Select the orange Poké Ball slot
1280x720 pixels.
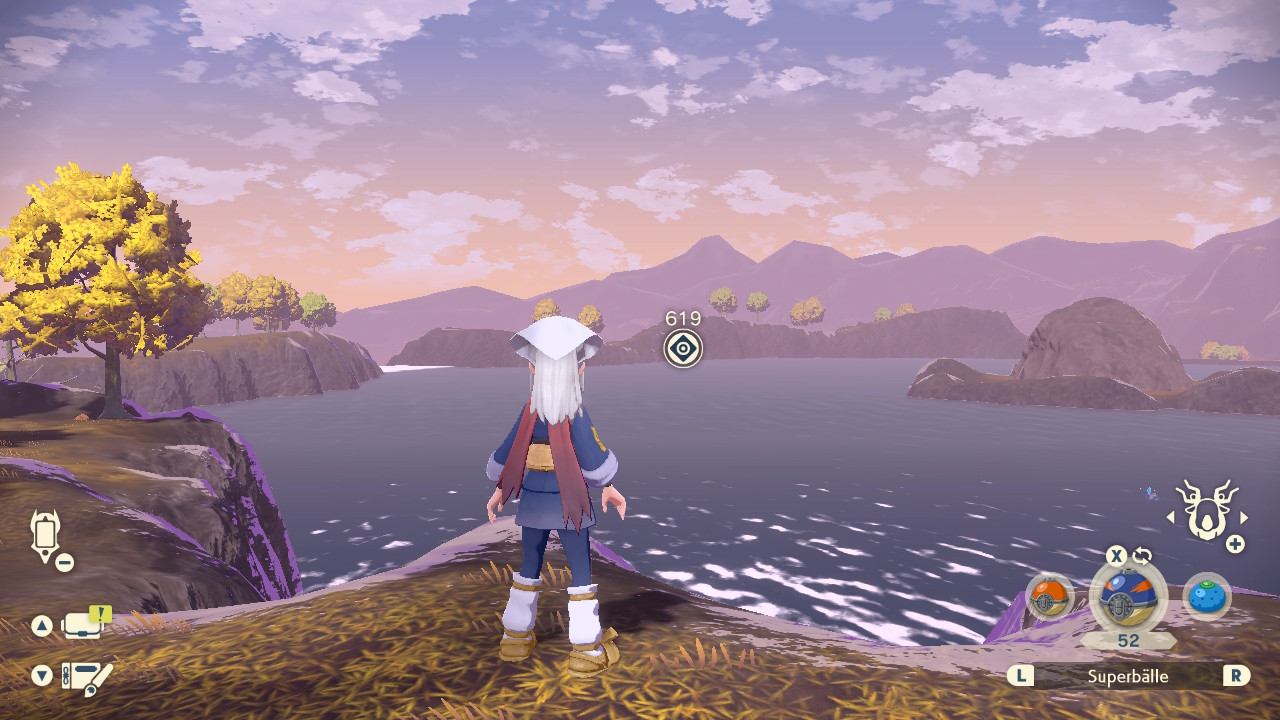1049,598
